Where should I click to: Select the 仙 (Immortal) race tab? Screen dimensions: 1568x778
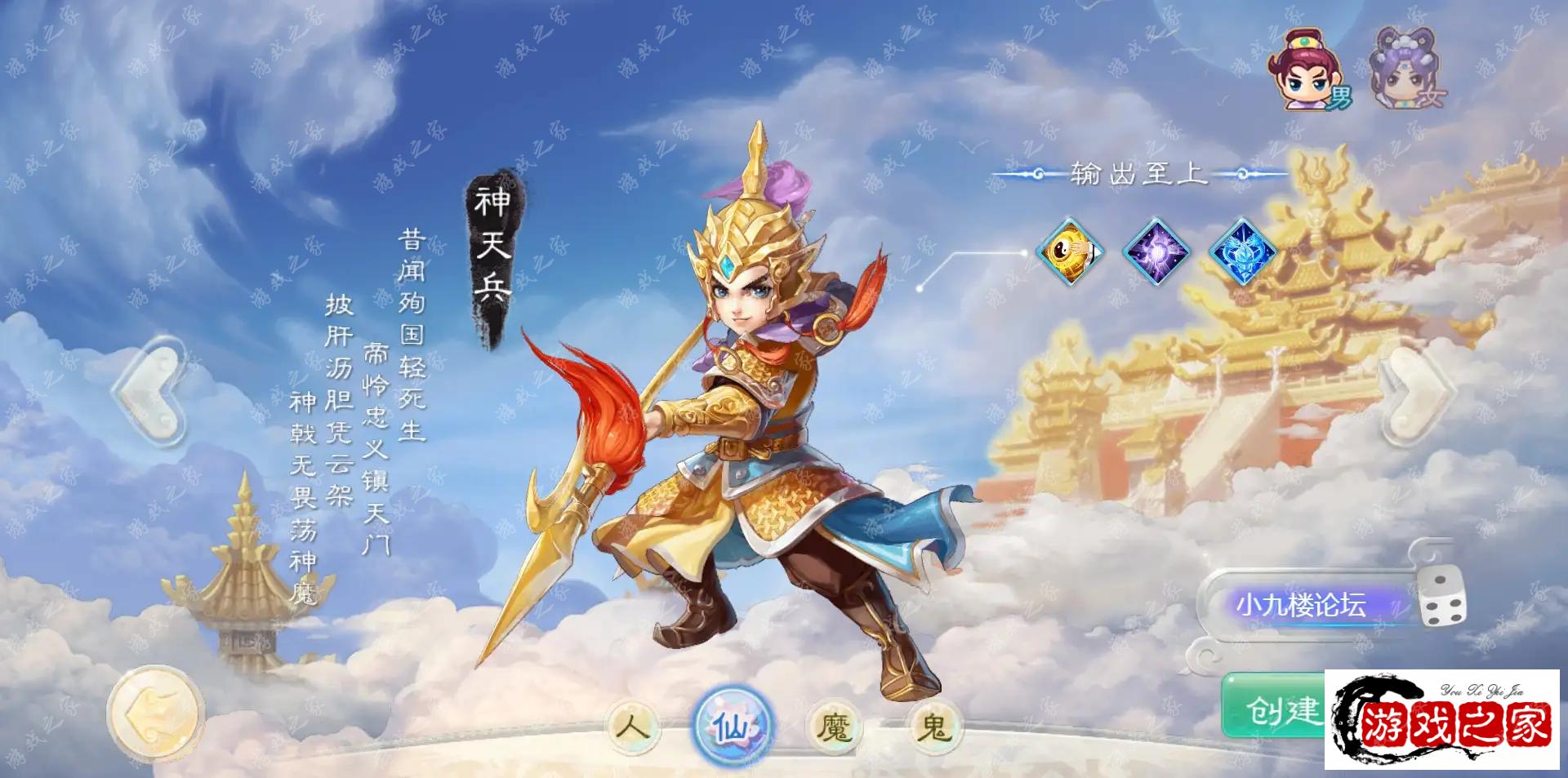(x=733, y=726)
